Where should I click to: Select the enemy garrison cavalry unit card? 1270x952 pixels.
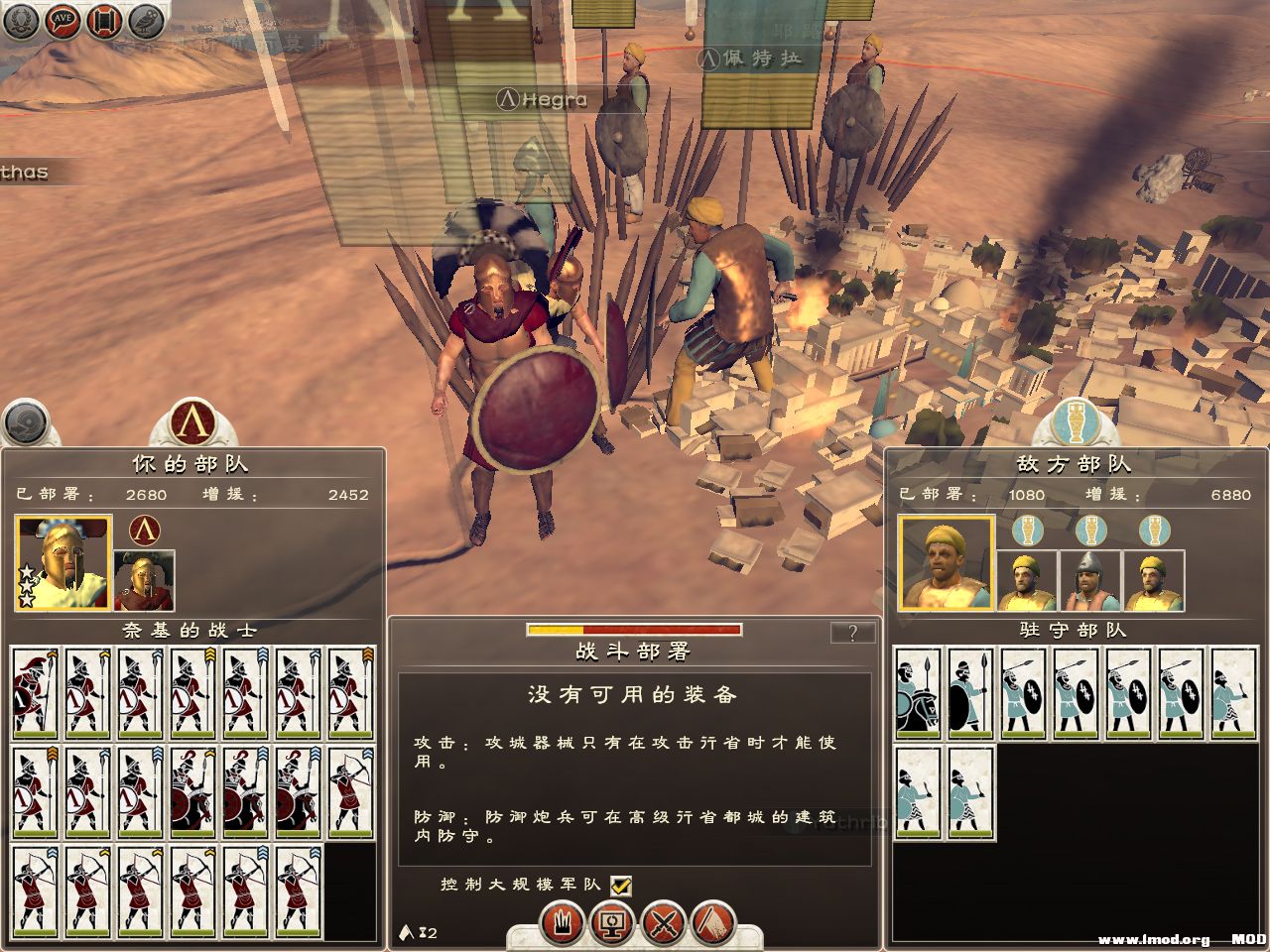[x=918, y=694]
